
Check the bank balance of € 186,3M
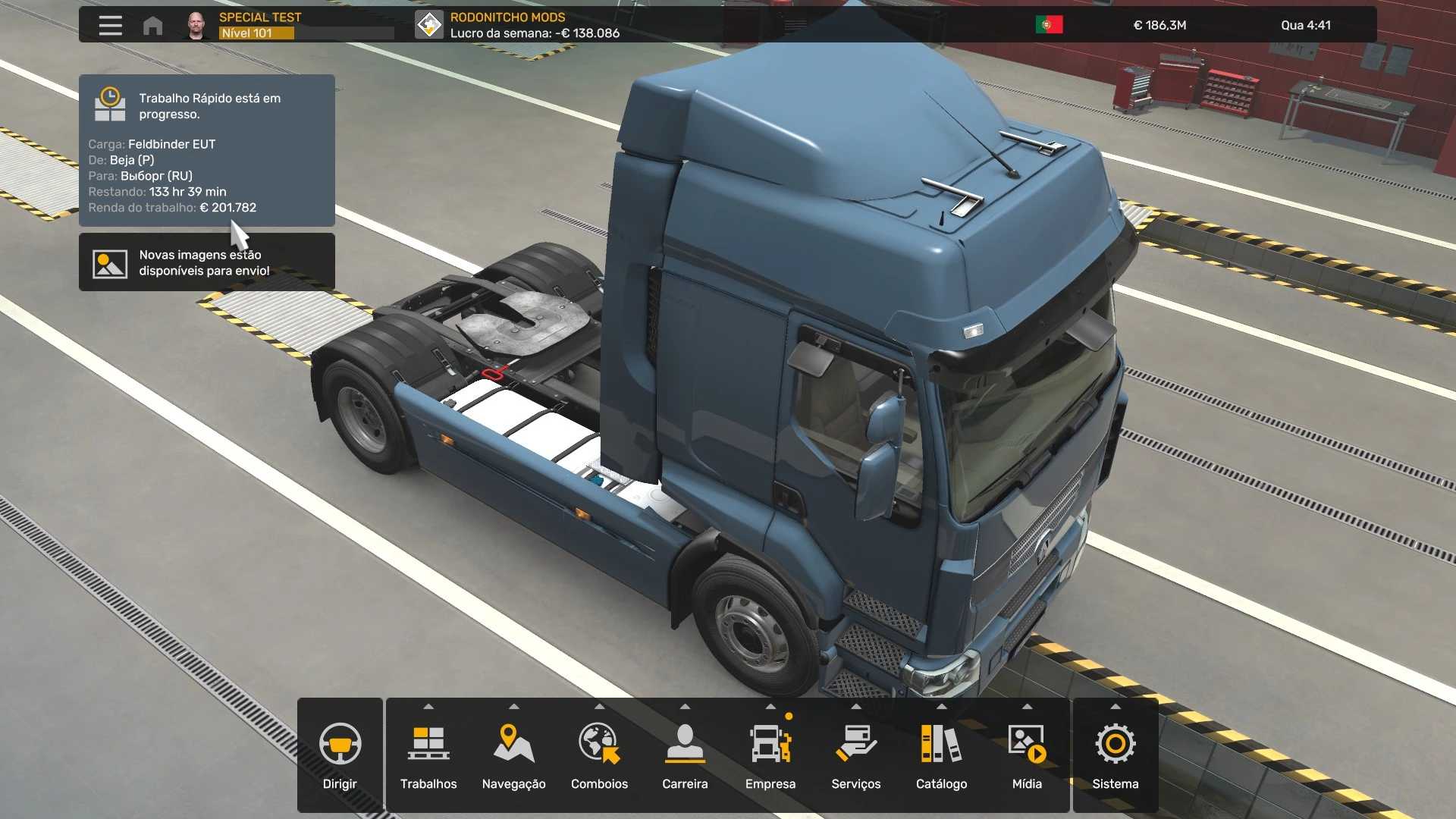(x=1159, y=25)
